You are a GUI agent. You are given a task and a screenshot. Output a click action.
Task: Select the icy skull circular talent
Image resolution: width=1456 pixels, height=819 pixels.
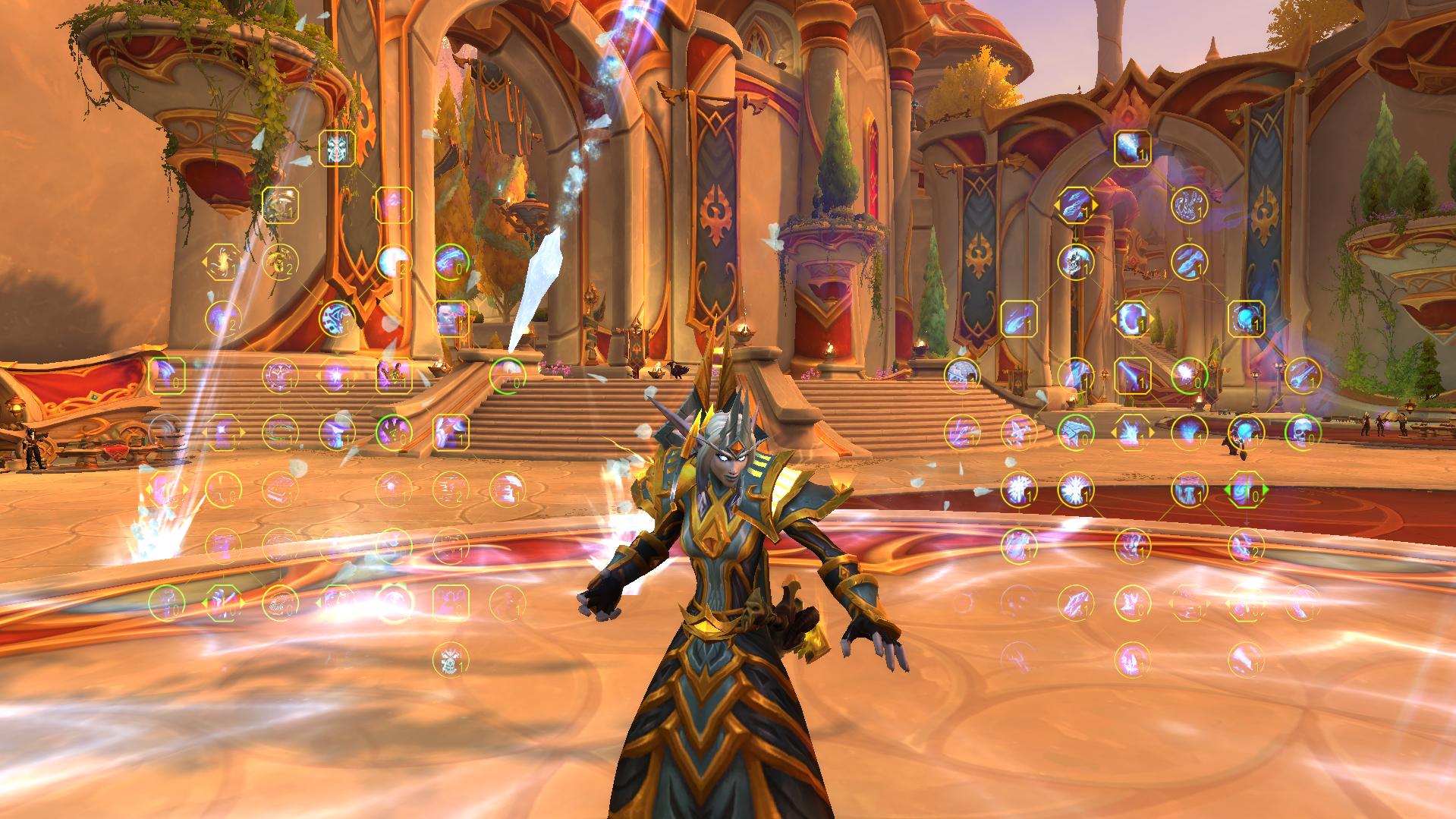coord(1075,263)
